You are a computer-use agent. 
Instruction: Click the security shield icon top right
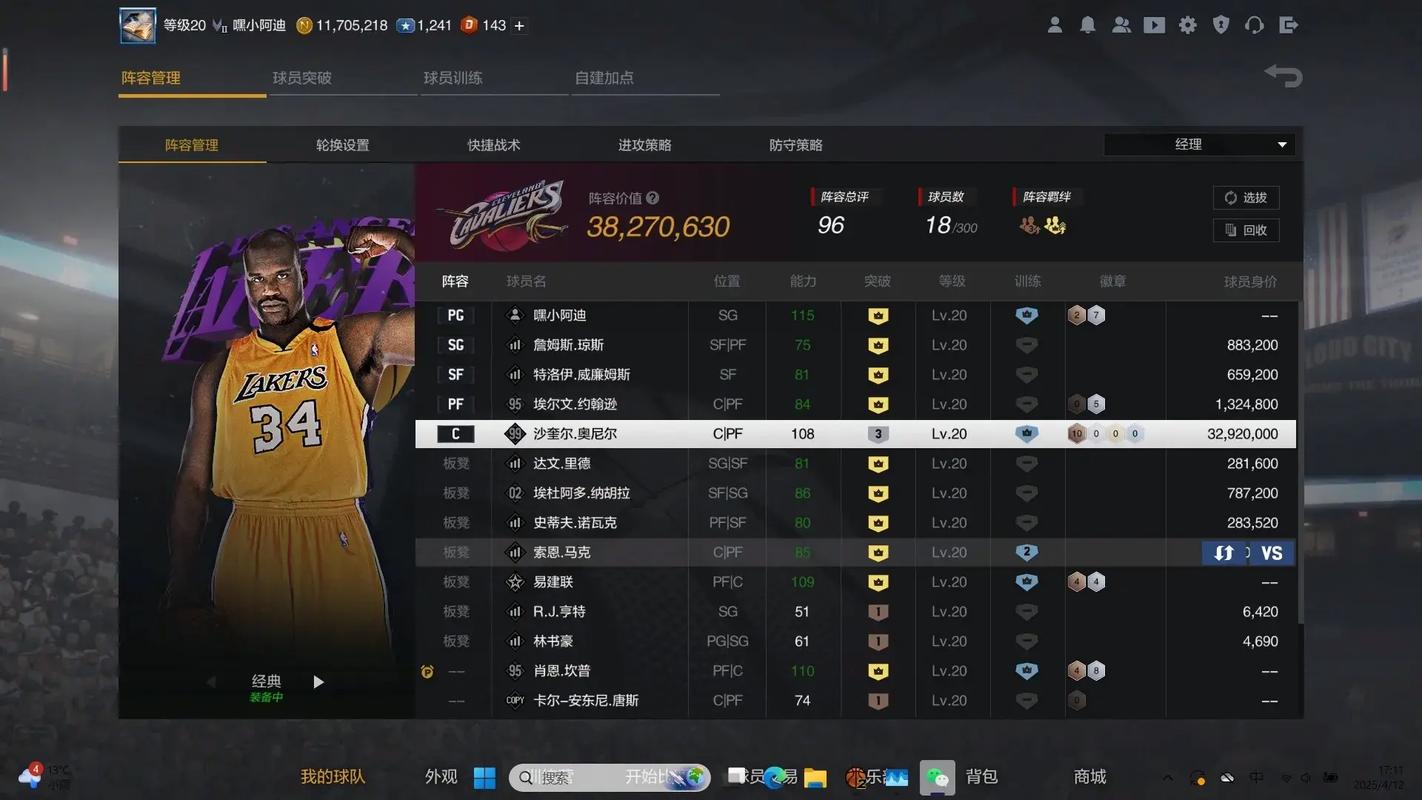tap(1221, 24)
